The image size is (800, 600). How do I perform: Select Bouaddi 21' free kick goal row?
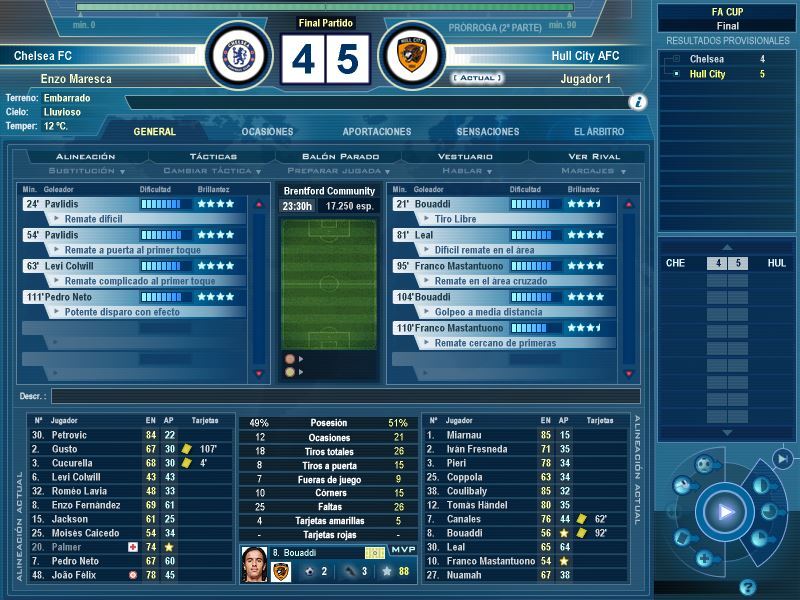[x=500, y=204]
